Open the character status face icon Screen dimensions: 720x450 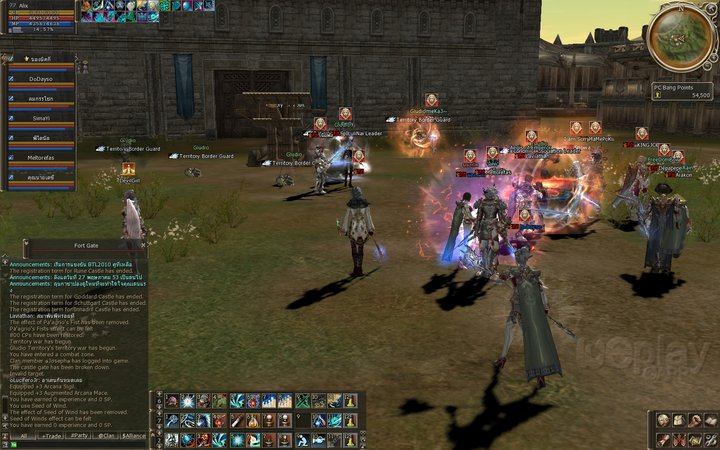665,419
